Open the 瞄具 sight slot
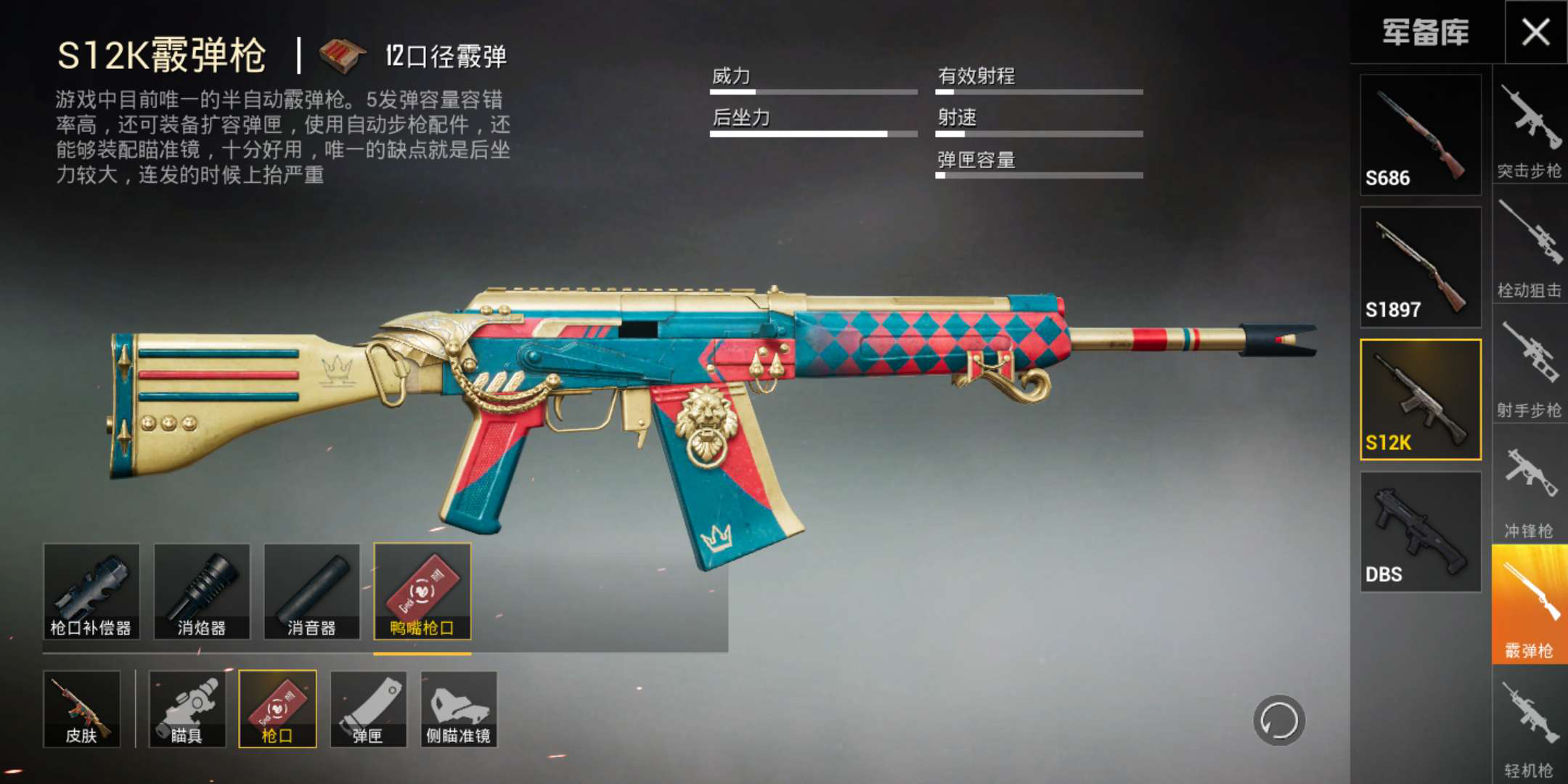This screenshot has width=1568, height=784. click(x=187, y=709)
